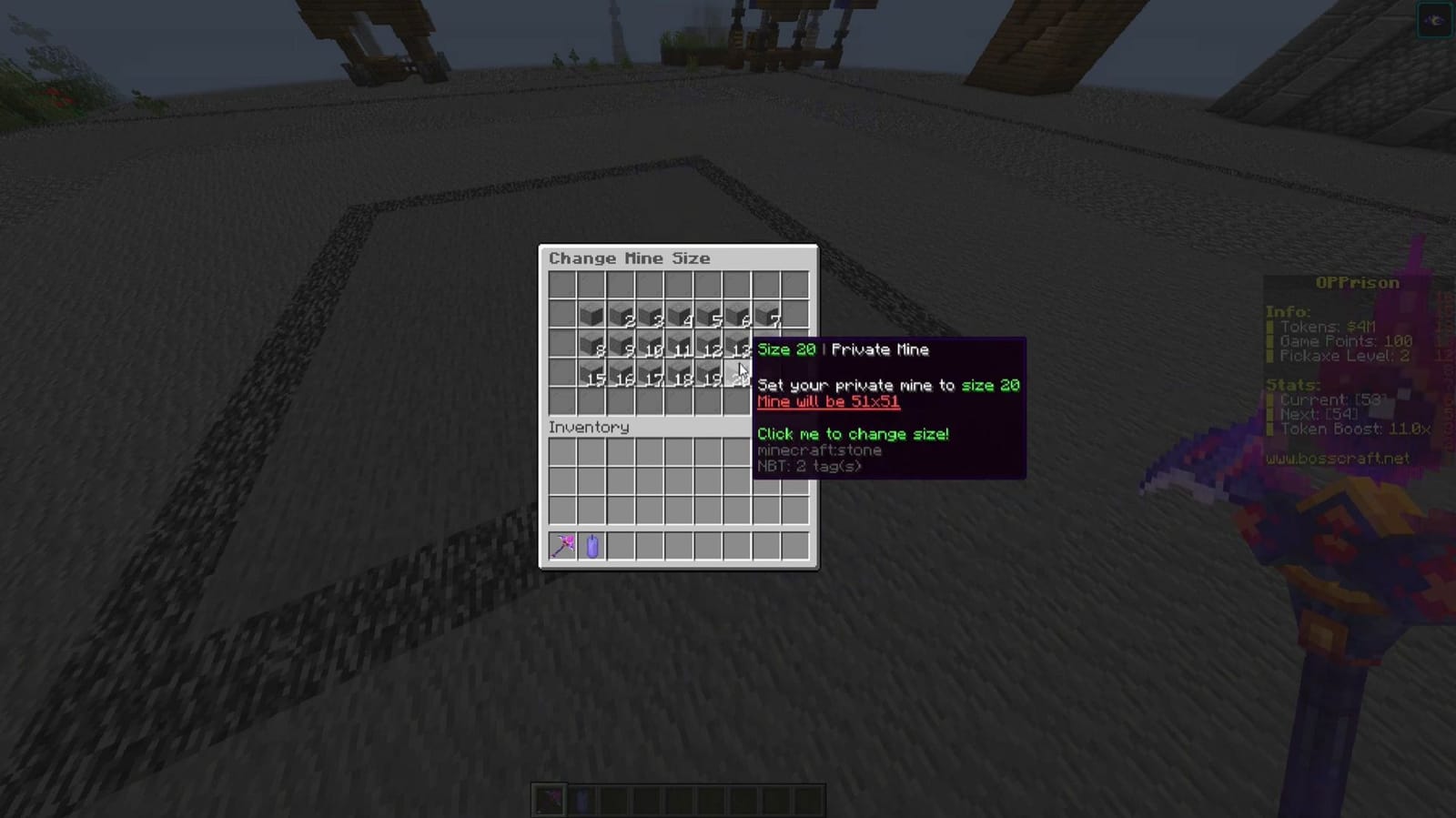Select the purple potion beside the pickaxe
1456x818 pixels.
591,545
